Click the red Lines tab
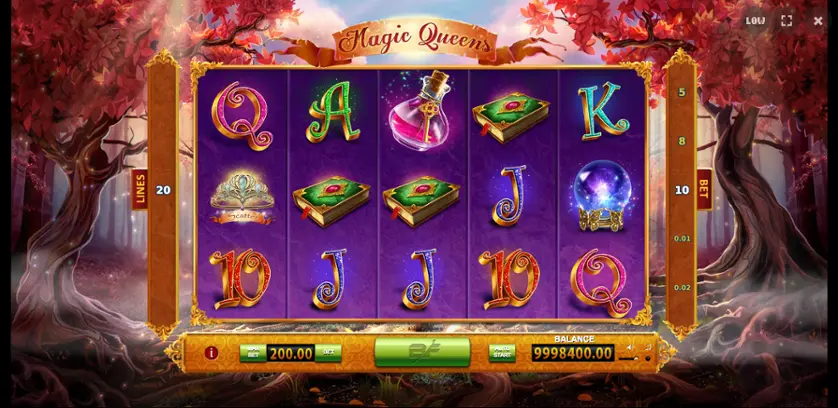 (140, 189)
